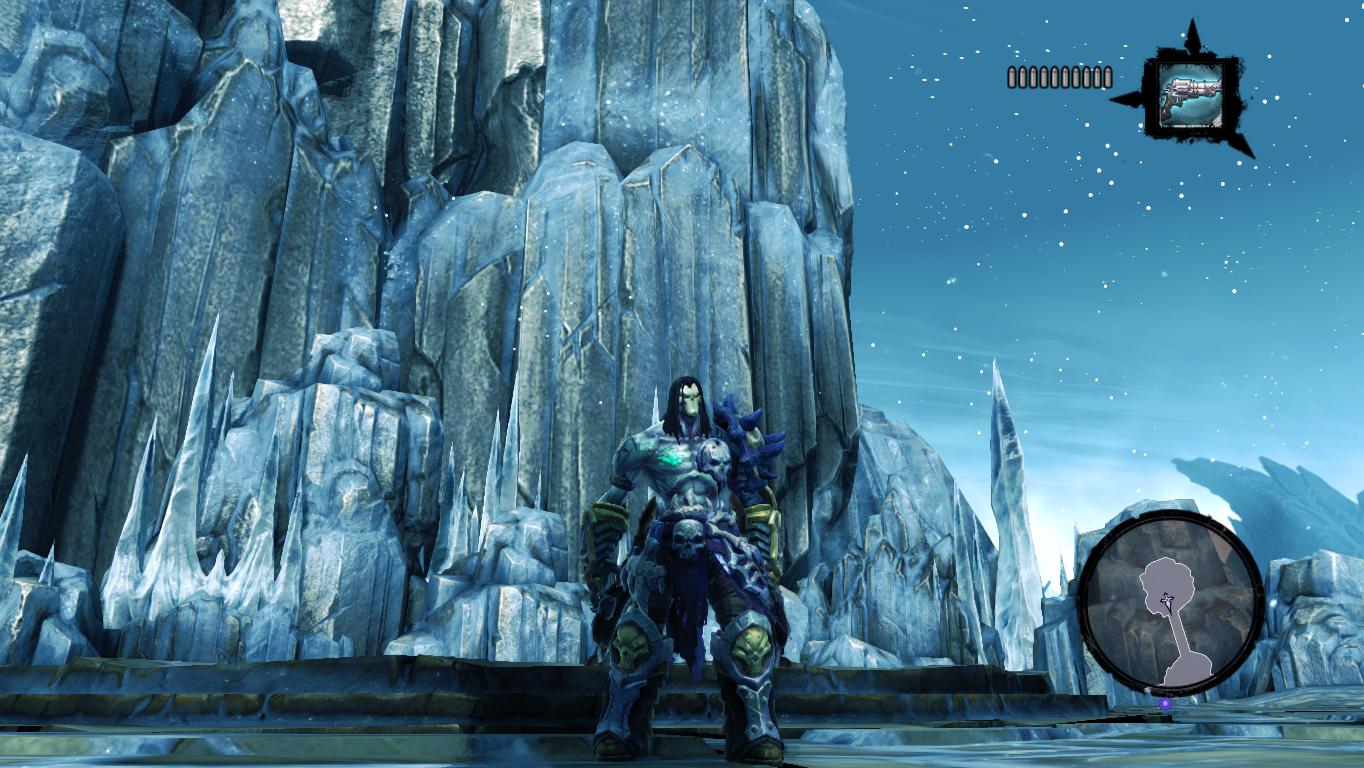This screenshot has height=768, width=1364.
Task: Click the purple marker below the minimap
Action: 1165,704
